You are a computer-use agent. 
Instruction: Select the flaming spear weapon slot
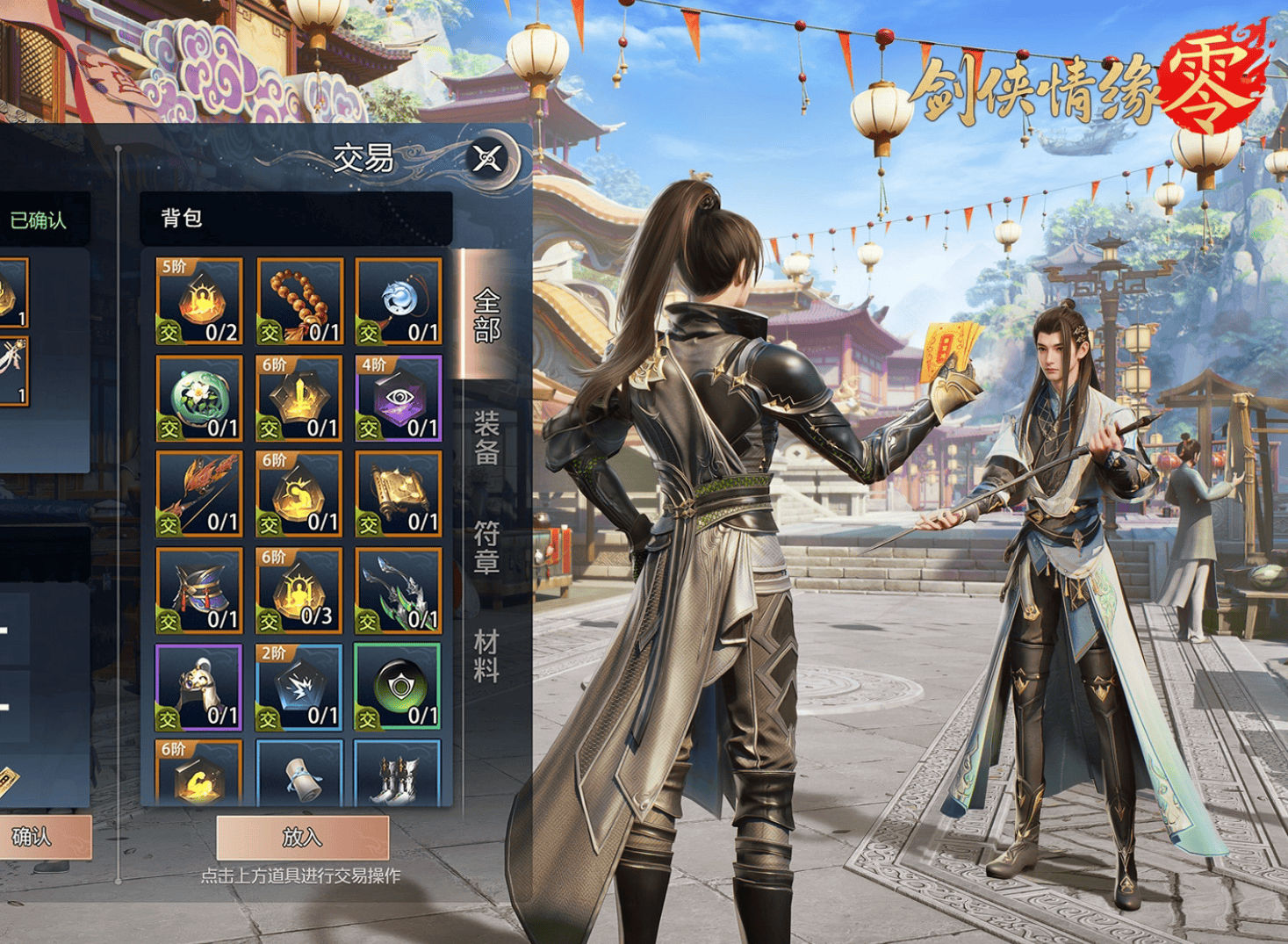coord(199,494)
